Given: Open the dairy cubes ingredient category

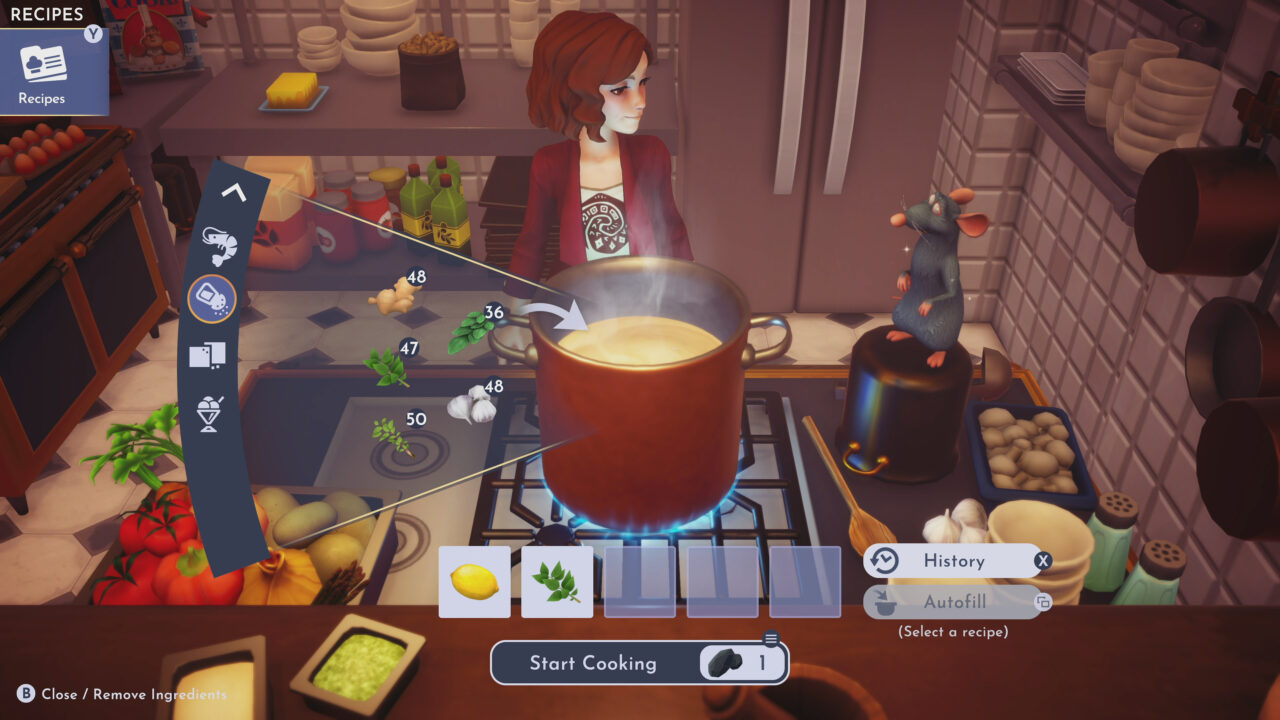Looking at the screenshot, I should 207,354.
